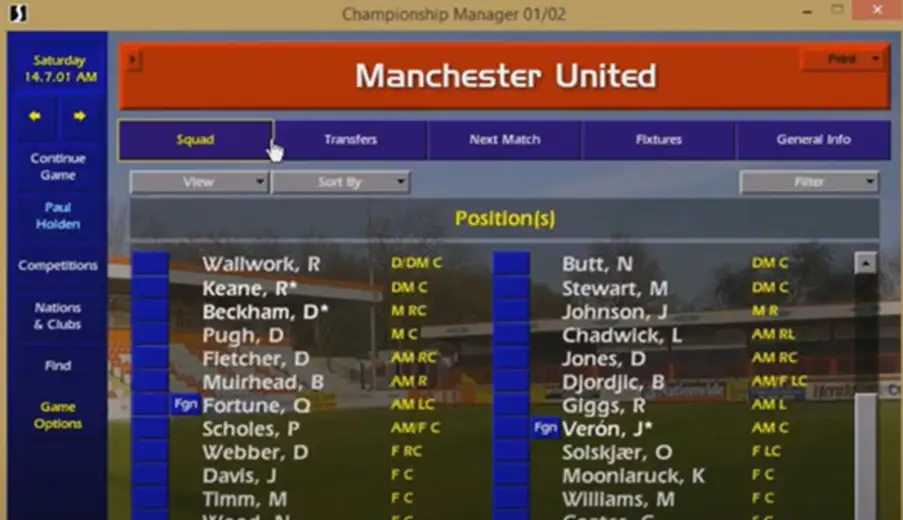Open the Find option
903x520 pixels.
pos(58,366)
